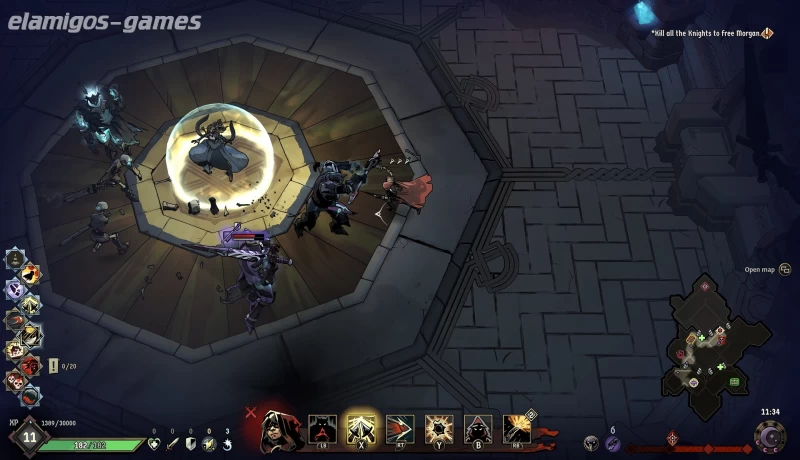800x460 pixels.
Task: Trigger the burst explosion ability
Action: pos(439,429)
